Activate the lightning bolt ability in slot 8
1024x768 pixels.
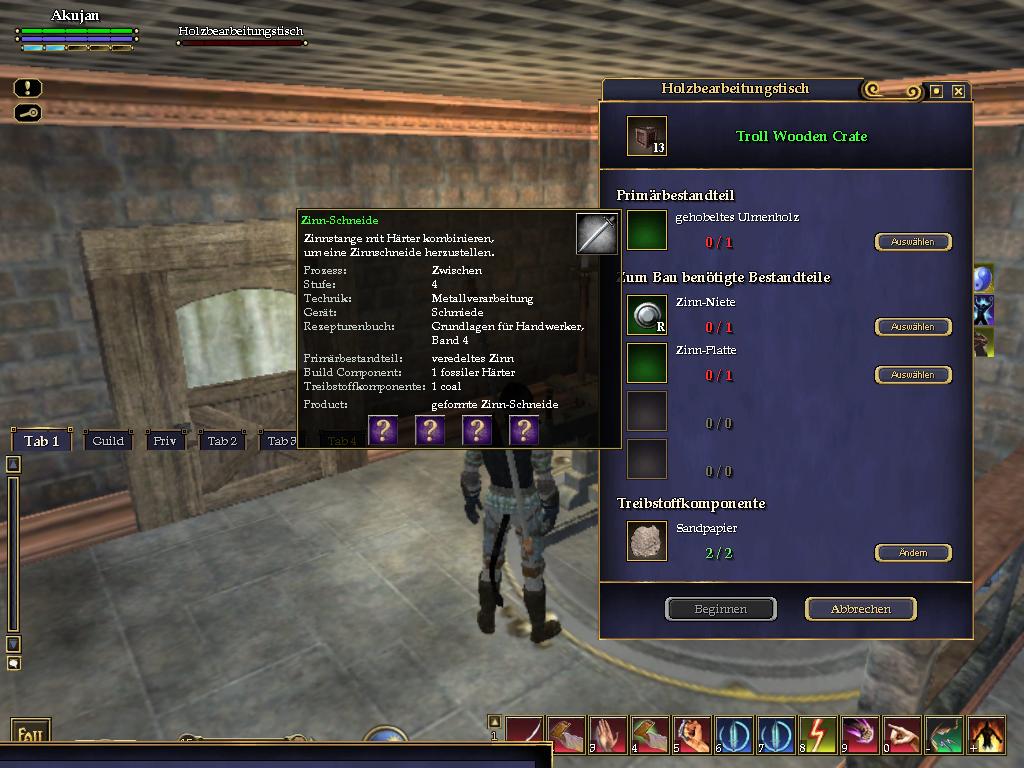coord(819,734)
